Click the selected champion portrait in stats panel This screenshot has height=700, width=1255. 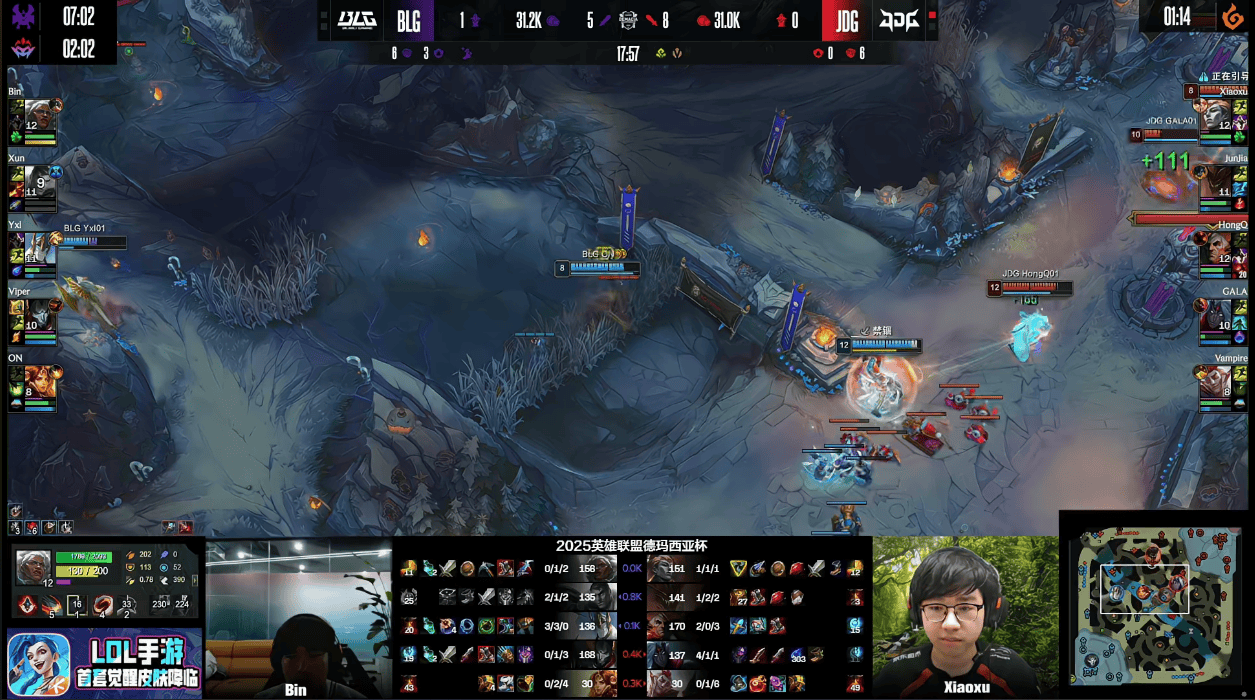pyautogui.click(x=33, y=567)
